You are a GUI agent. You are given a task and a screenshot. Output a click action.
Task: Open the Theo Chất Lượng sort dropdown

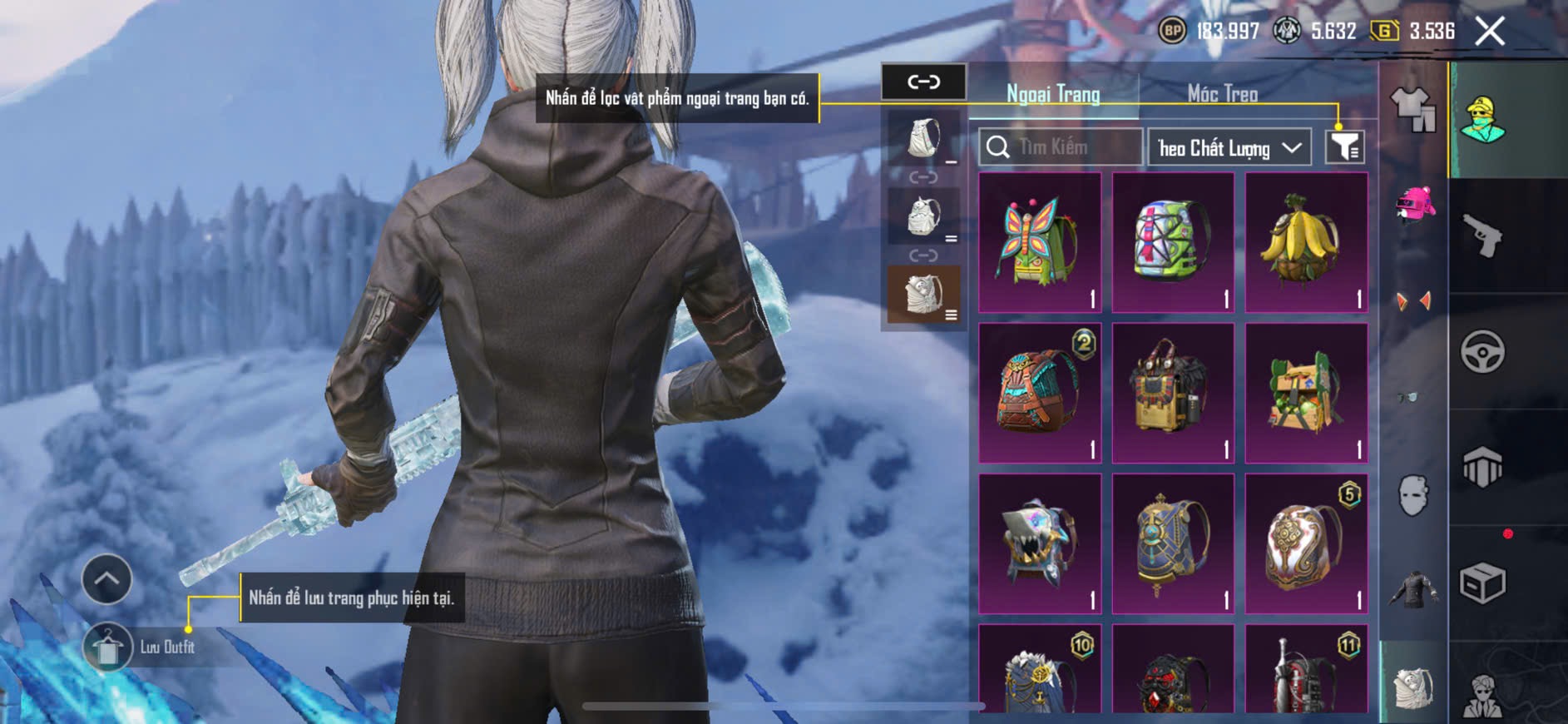pos(1229,148)
